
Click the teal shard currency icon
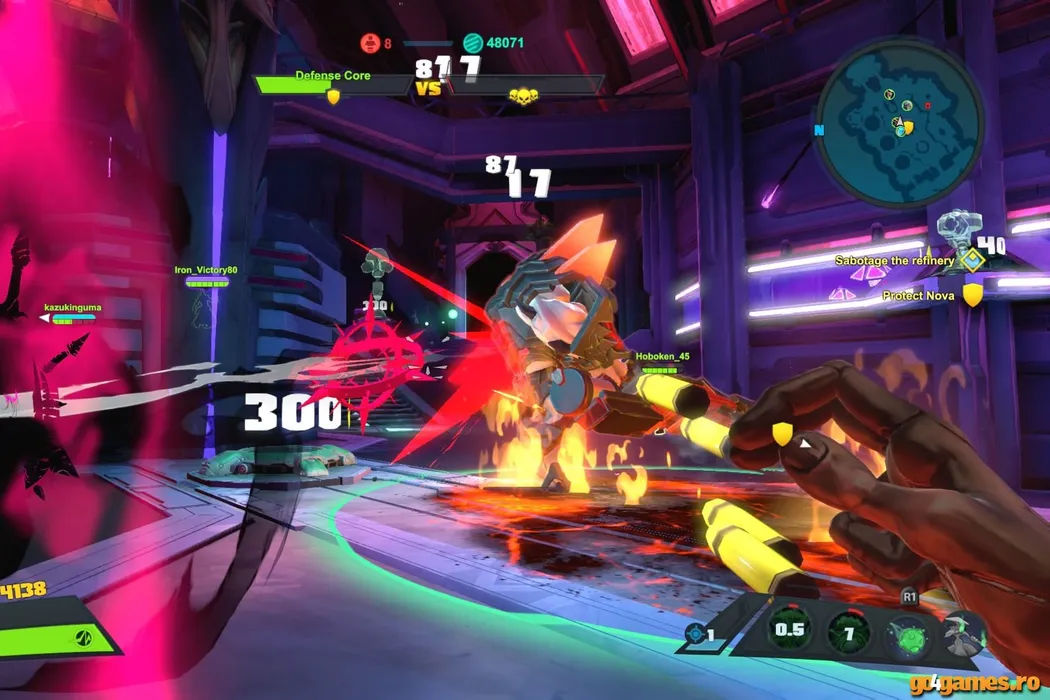click(x=473, y=43)
